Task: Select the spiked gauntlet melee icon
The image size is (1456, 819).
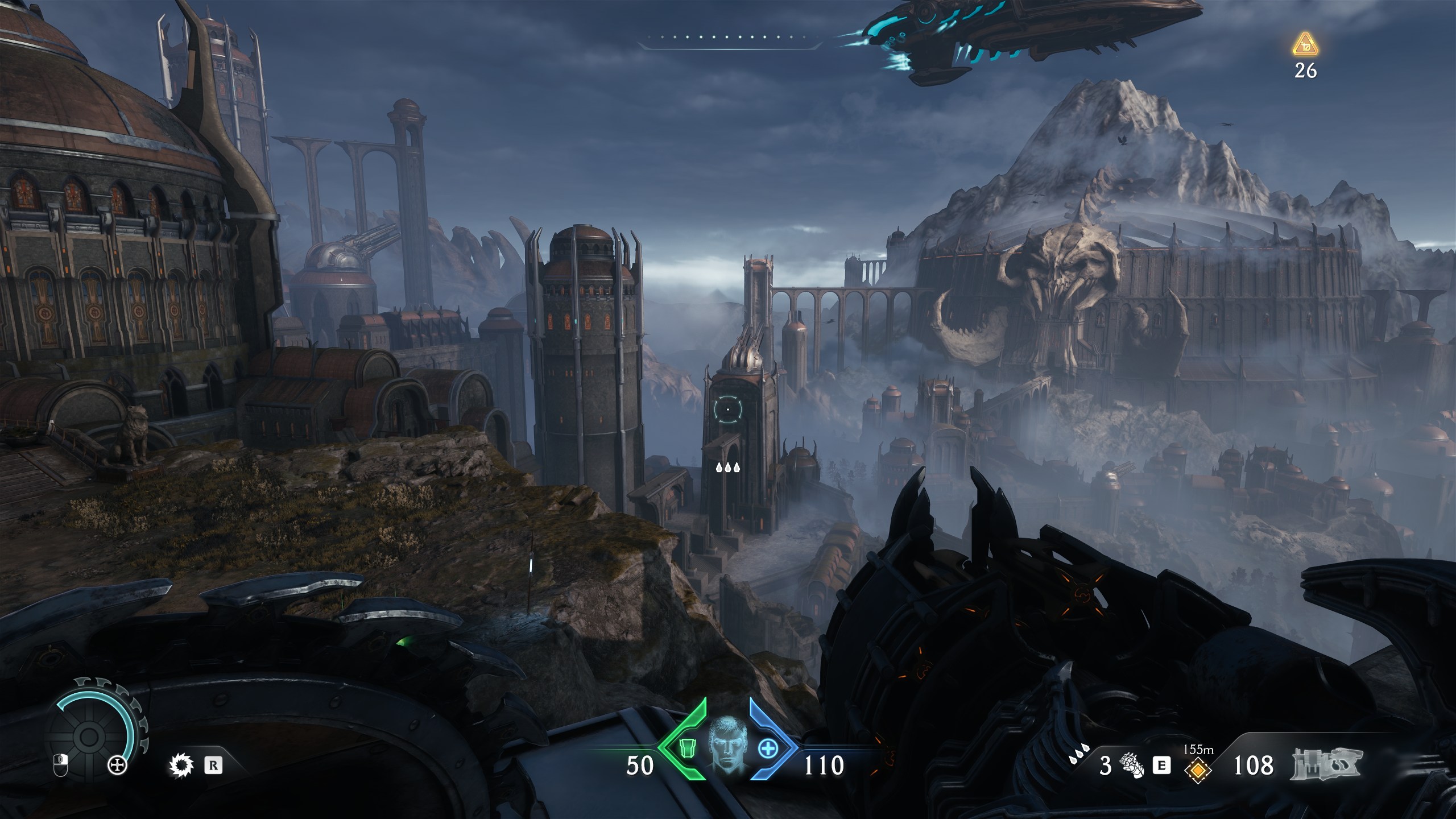Action: (x=1130, y=766)
